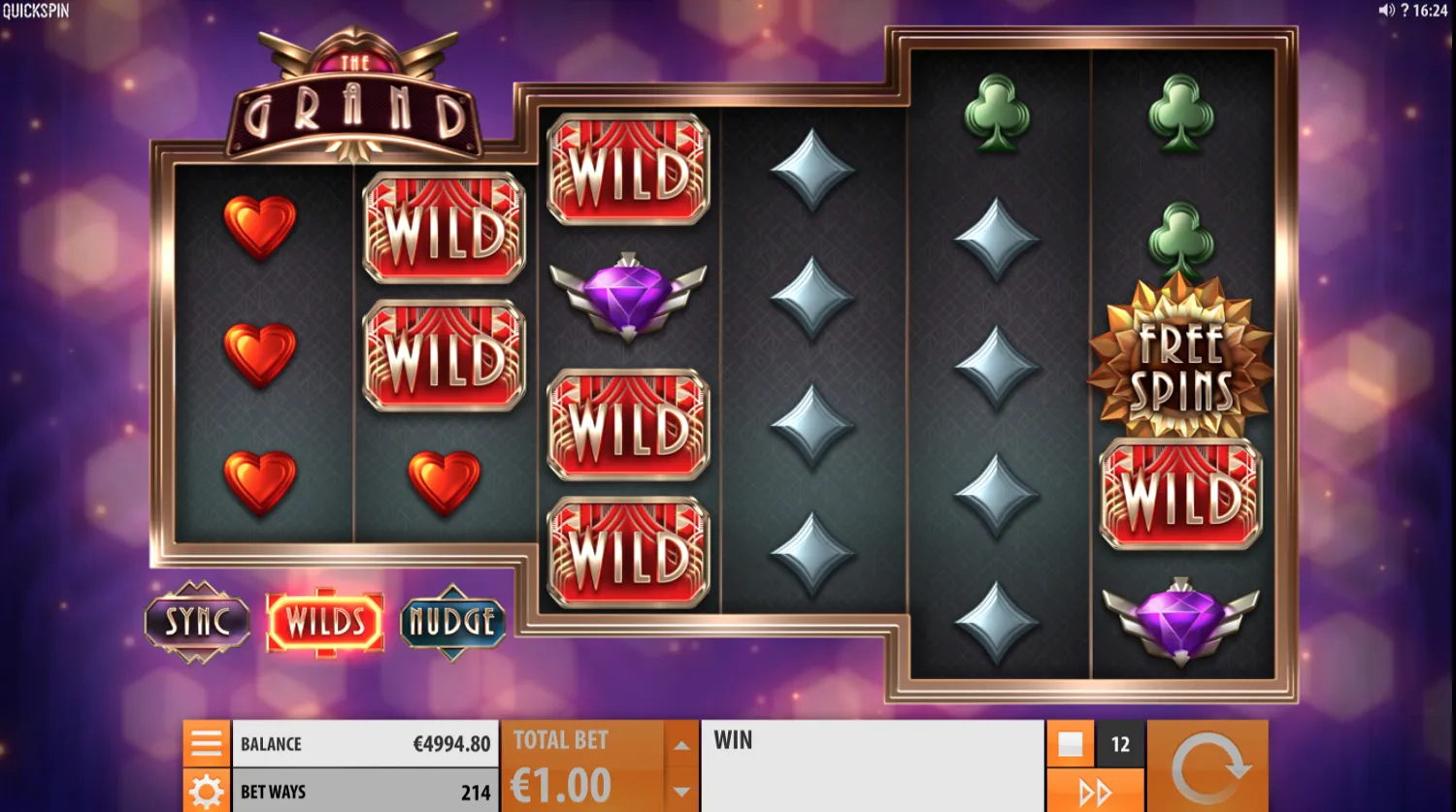Open the settings gear icon
The height and width of the screenshot is (812, 1456).
point(205,791)
